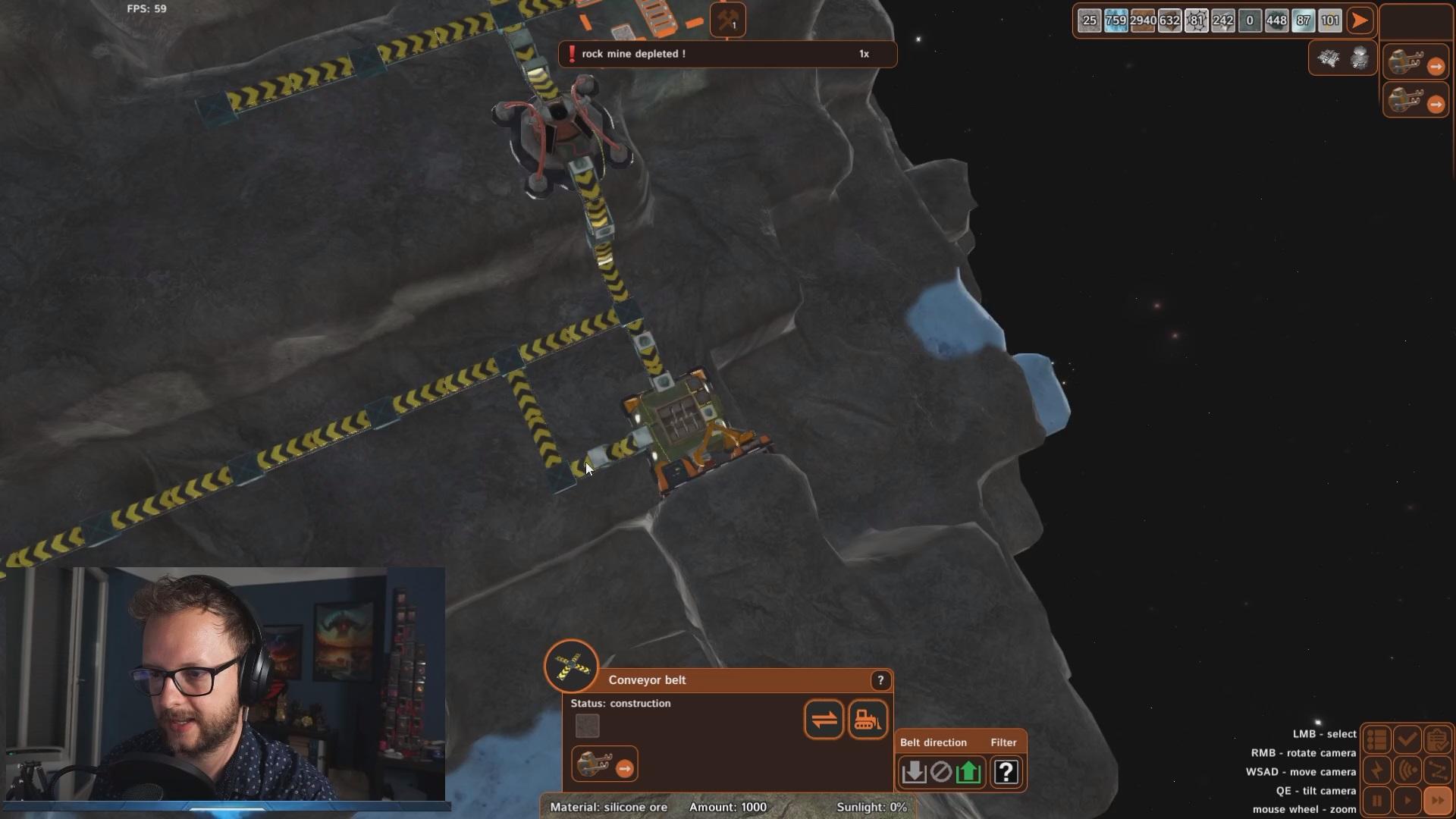Open the list view menu button
Viewport: 1456px width, 819px height.
(x=1377, y=739)
